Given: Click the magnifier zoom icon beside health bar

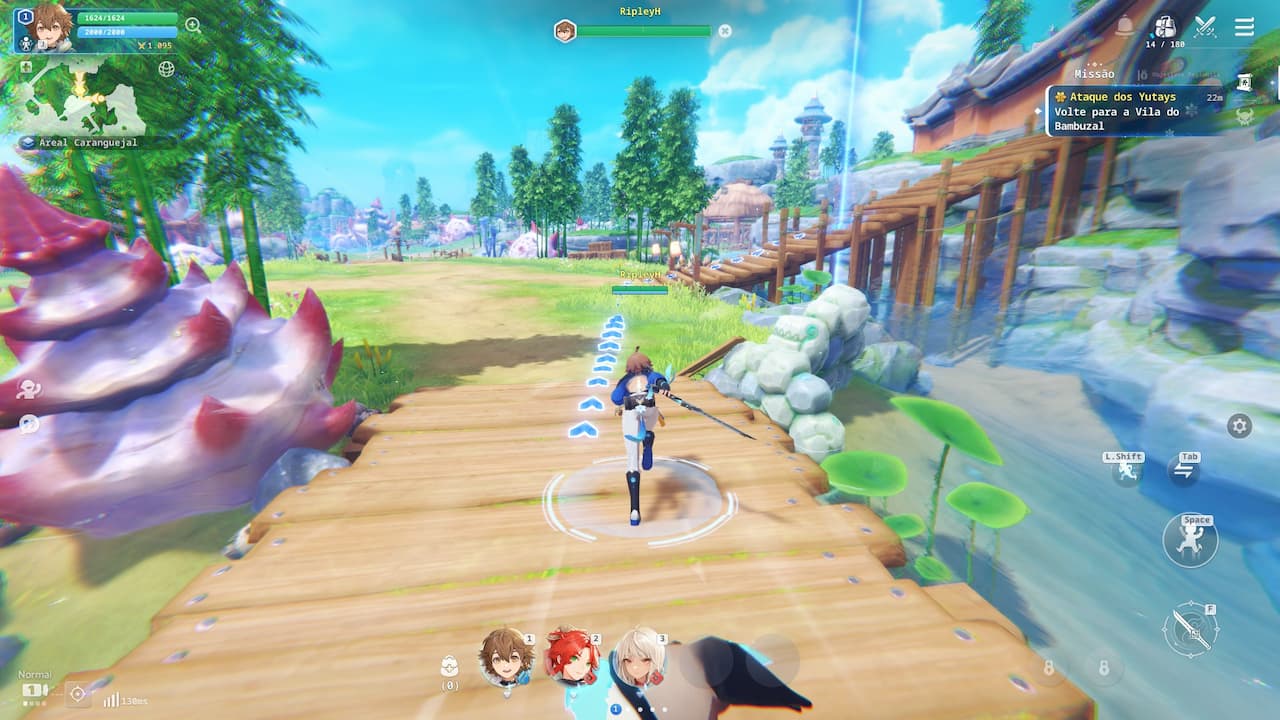Looking at the screenshot, I should pyautogui.click(x=193, y=25).
